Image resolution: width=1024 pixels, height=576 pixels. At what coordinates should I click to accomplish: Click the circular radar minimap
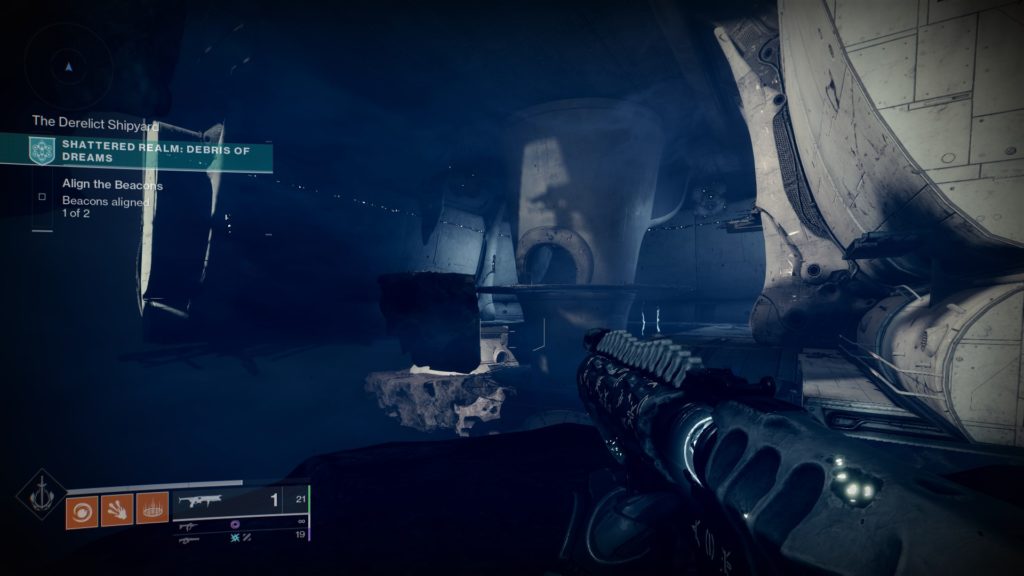(68, 66)
